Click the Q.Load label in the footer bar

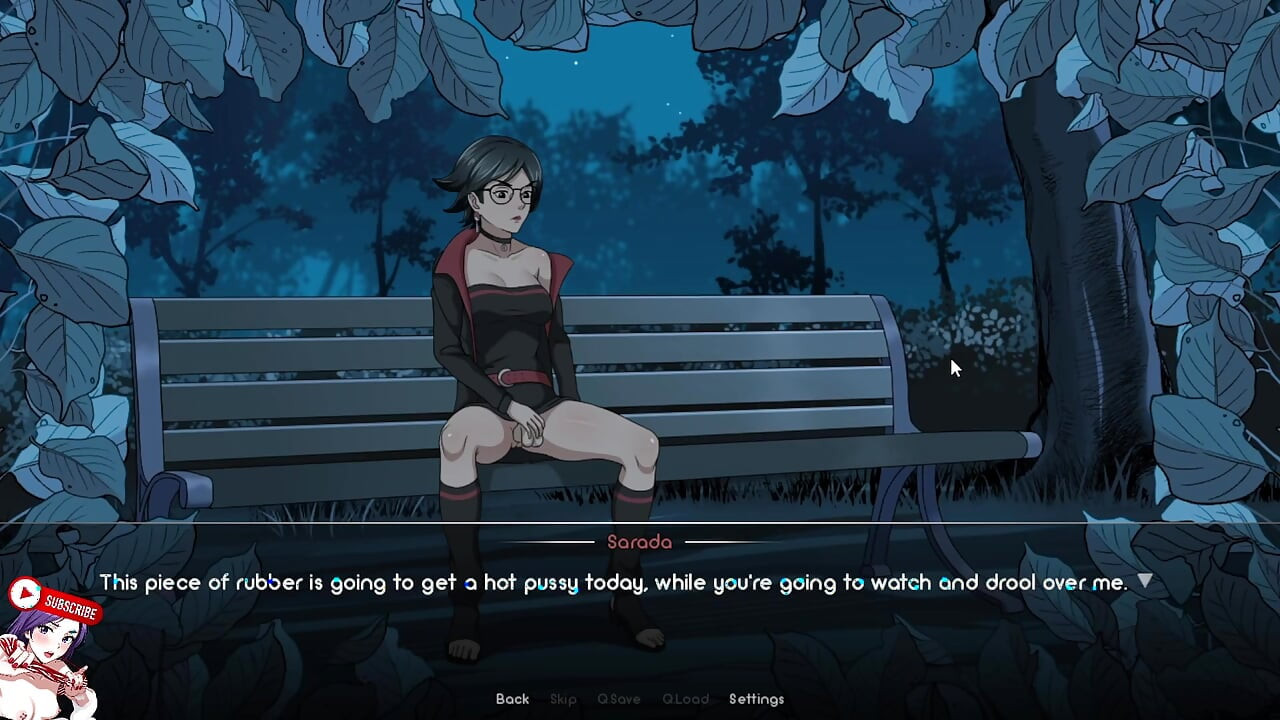686,699
